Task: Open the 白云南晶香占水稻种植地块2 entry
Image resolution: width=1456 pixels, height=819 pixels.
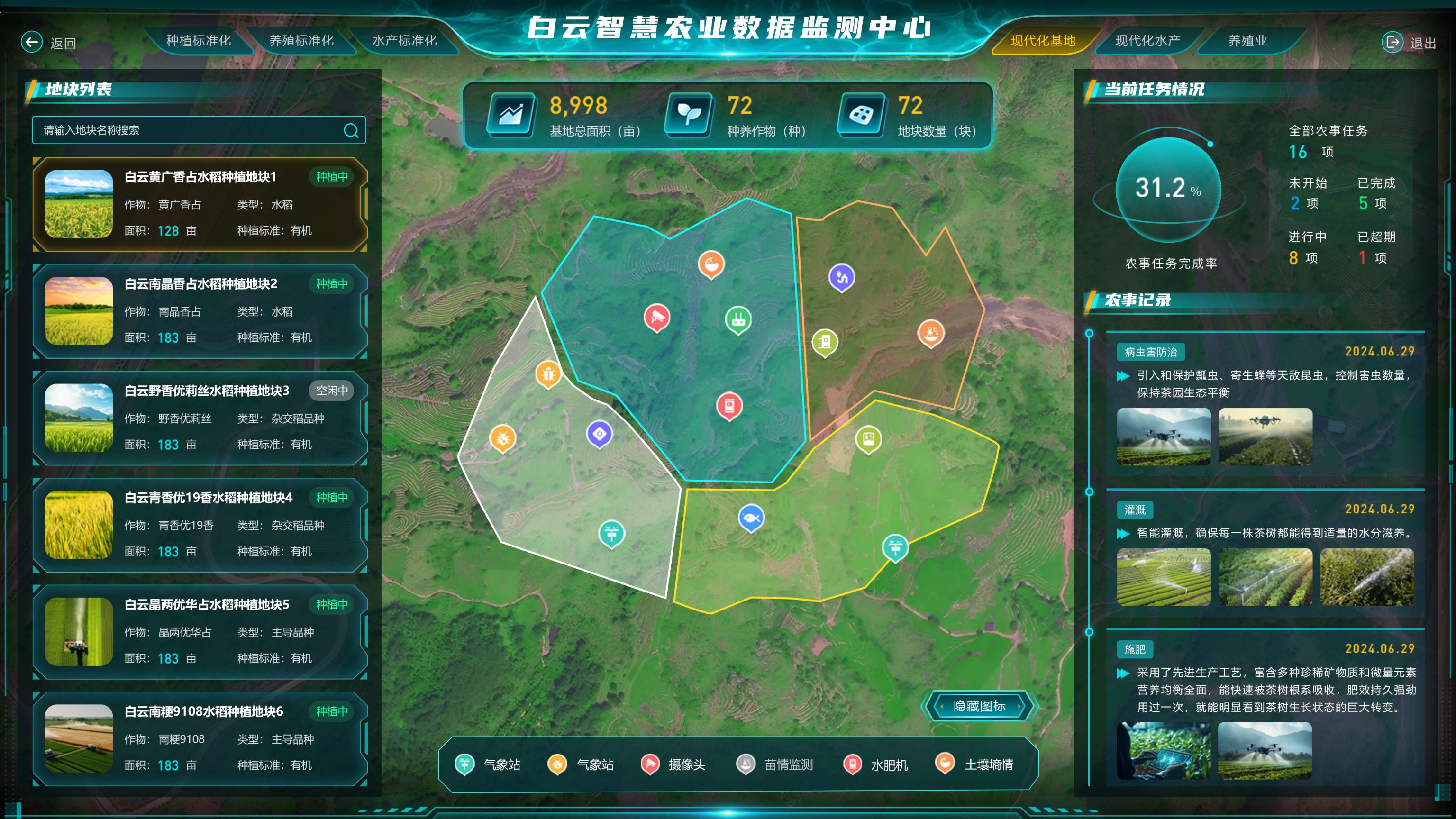Action: pyautogui.click(x=200, y=311)
